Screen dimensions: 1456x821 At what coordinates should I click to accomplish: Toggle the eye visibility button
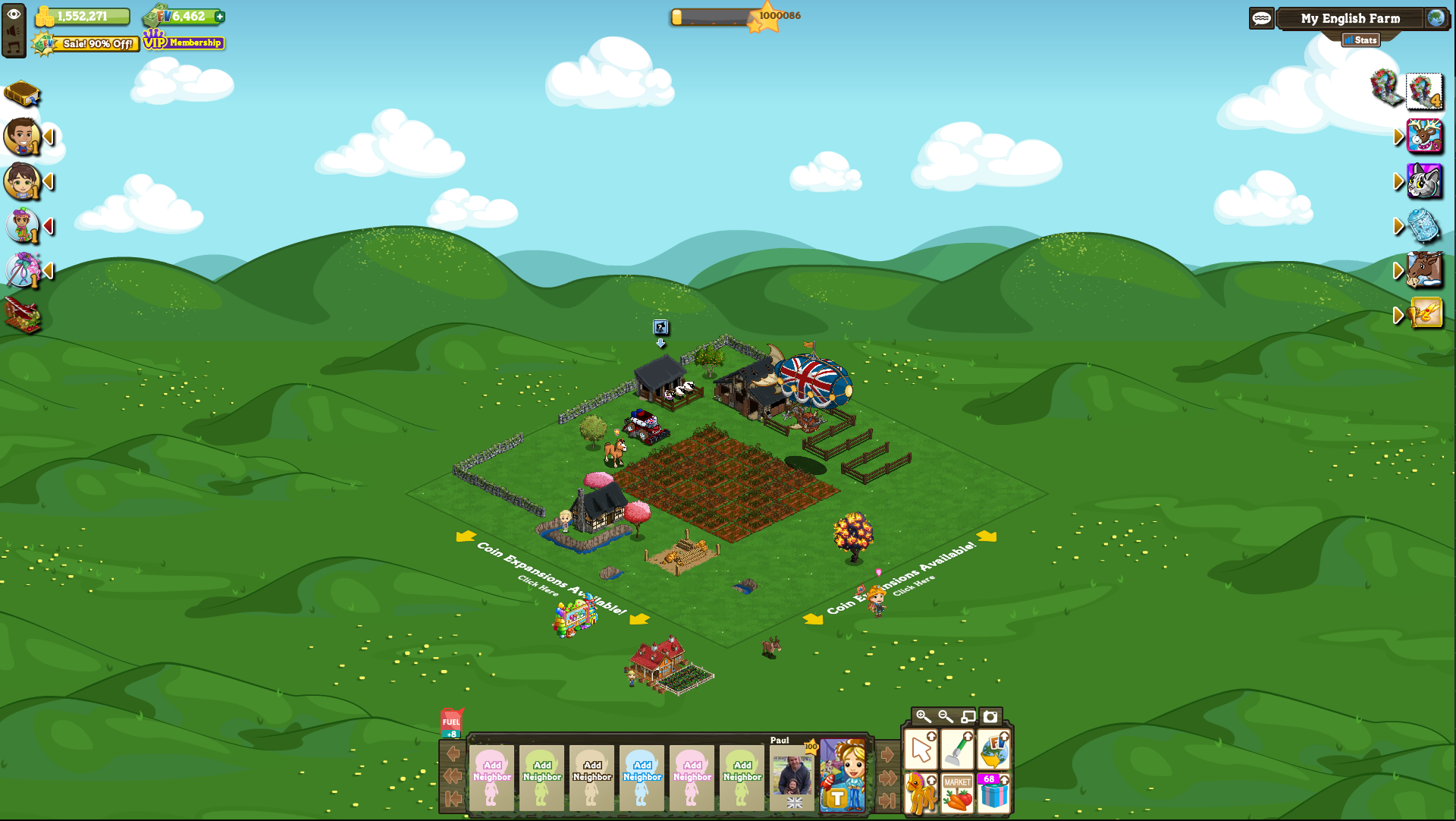(x=14, y=14)
